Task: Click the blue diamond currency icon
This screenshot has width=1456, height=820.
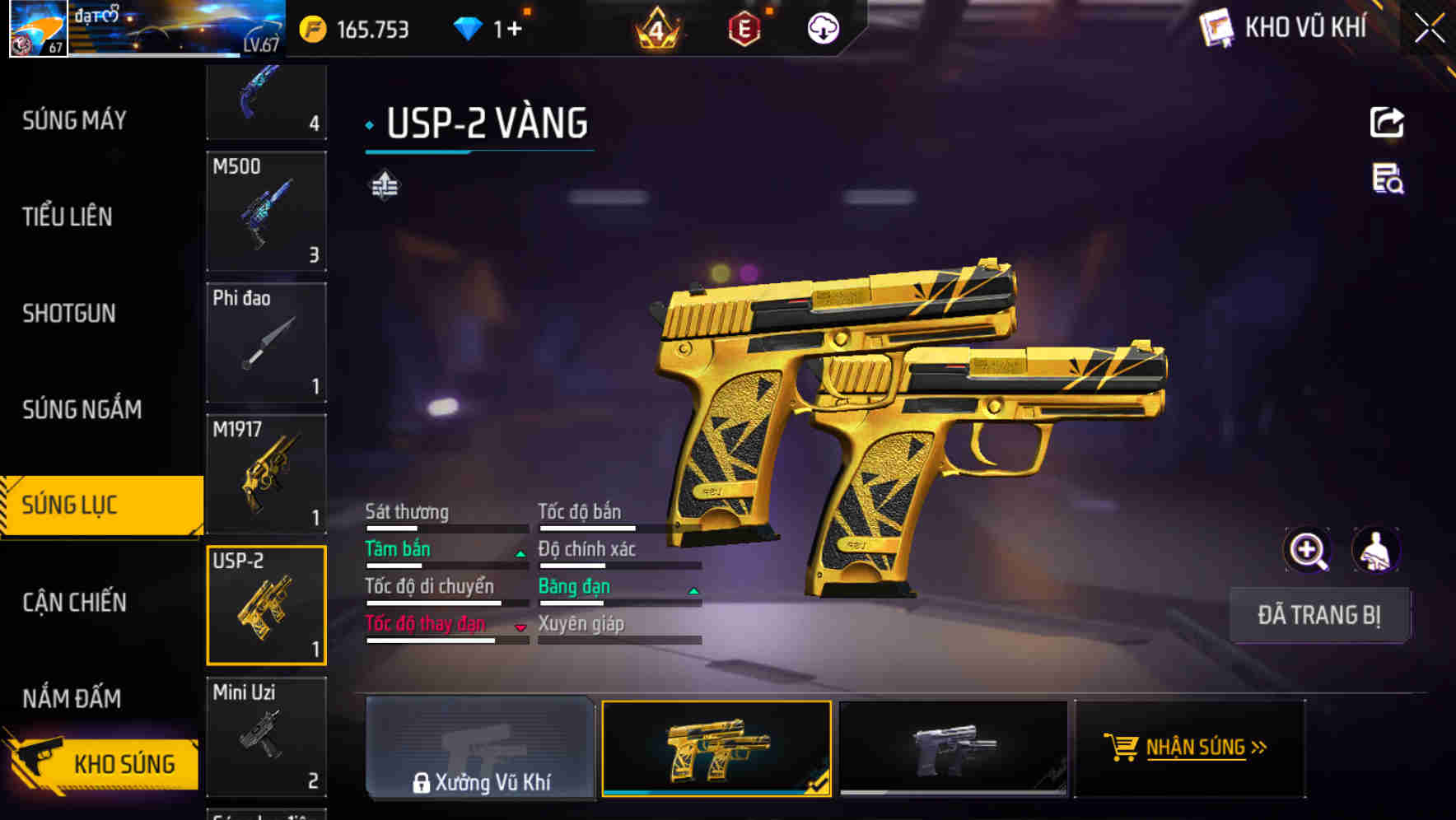Action: pos(468,27)
